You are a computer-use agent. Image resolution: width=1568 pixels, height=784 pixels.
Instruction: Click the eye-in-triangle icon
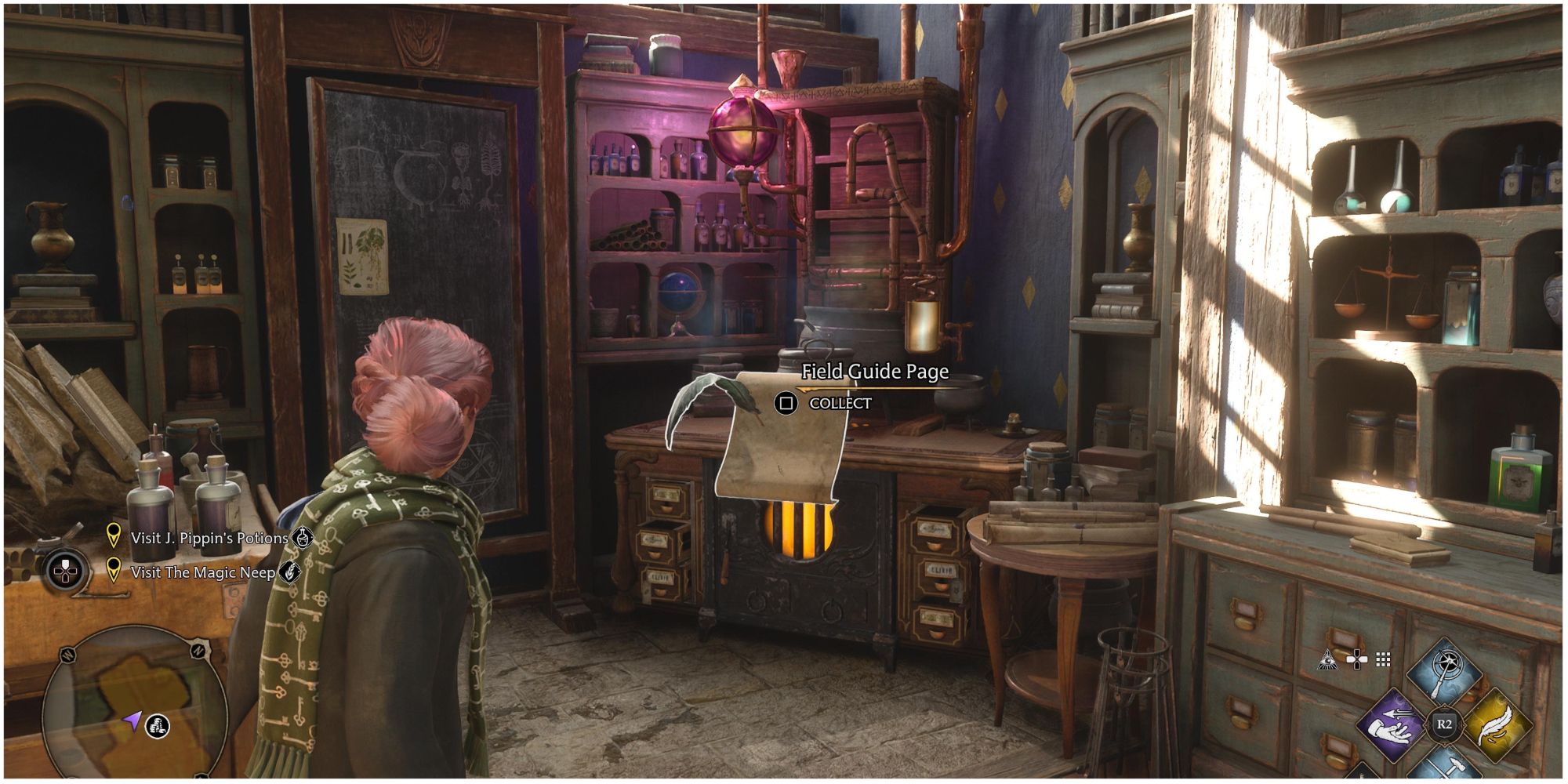pyautogui.click(x=1329, y=660)
